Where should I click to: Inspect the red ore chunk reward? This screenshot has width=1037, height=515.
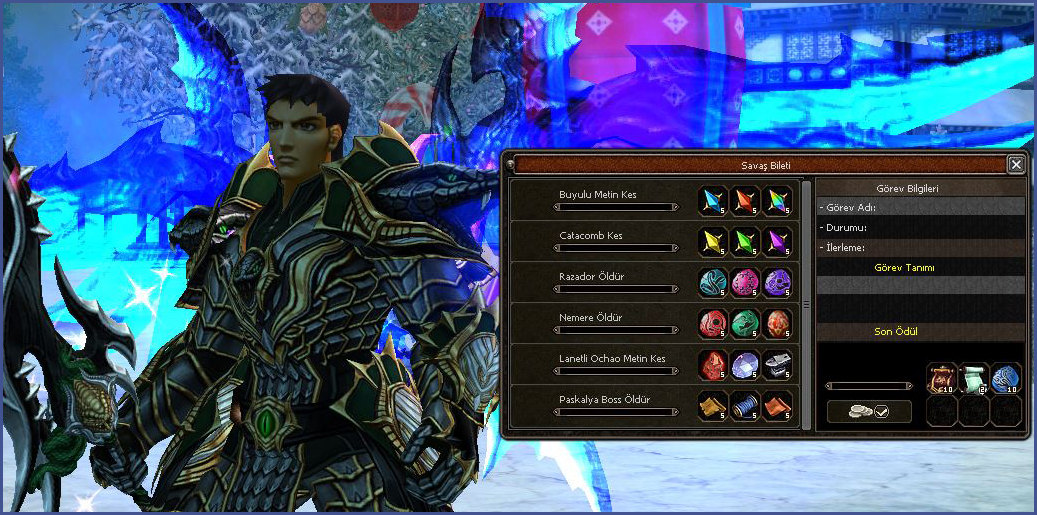[713, 364]
